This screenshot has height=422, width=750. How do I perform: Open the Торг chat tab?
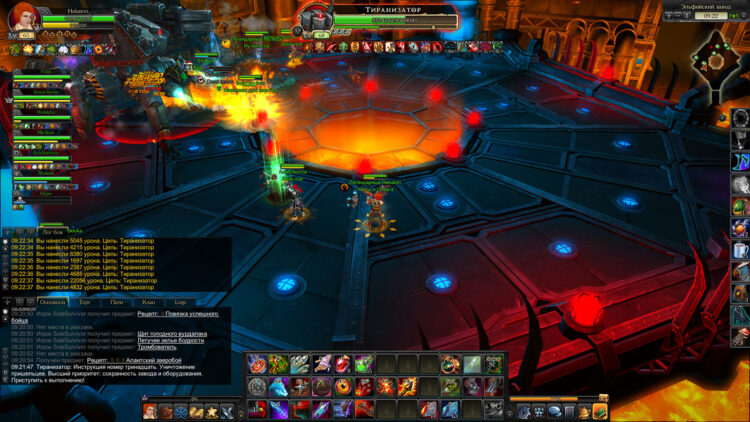pyautogui.click(x=84, y=301)
